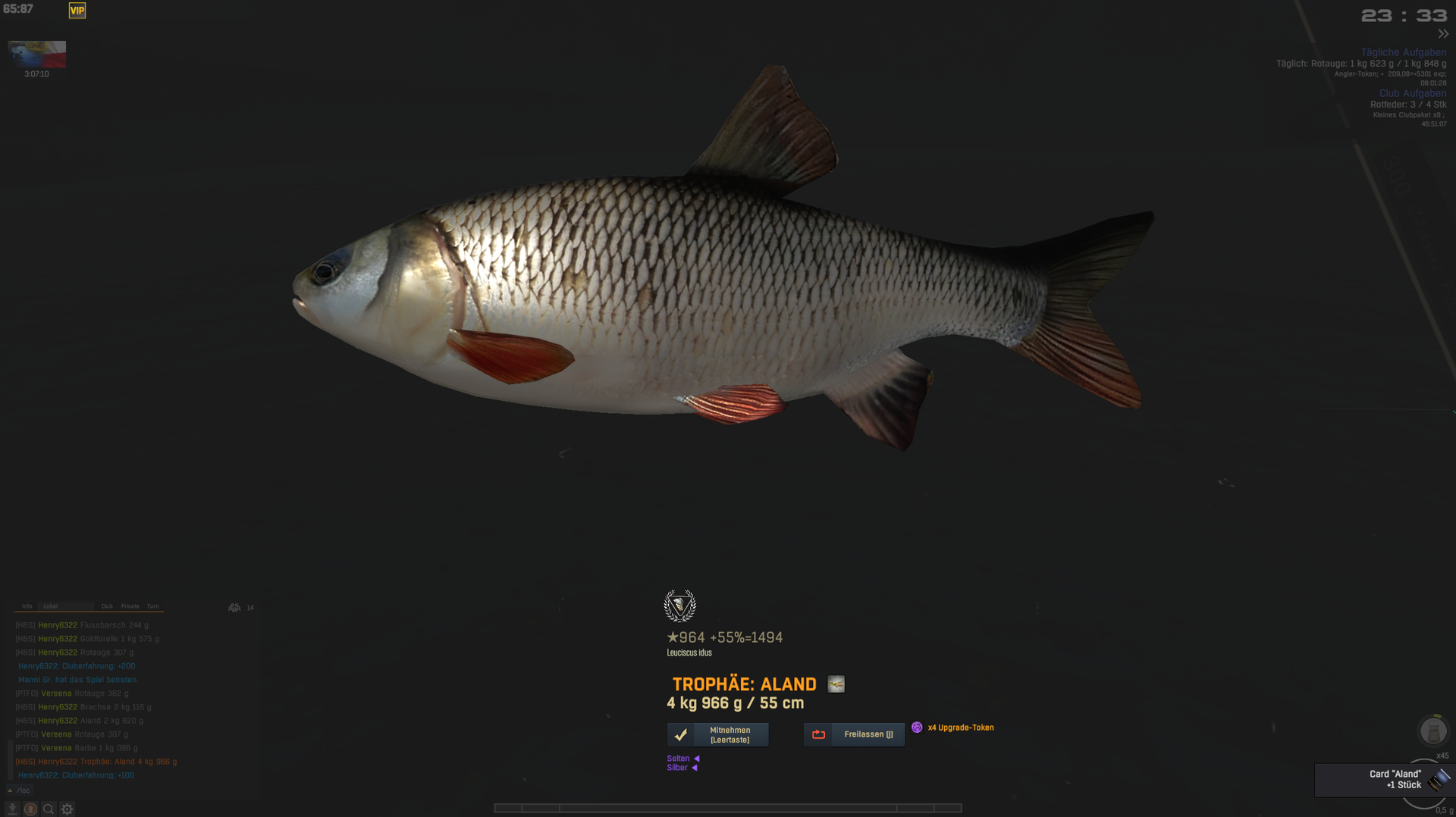
Task: Switch to the Lokal chat tab
Action: (x=51, y=606)
